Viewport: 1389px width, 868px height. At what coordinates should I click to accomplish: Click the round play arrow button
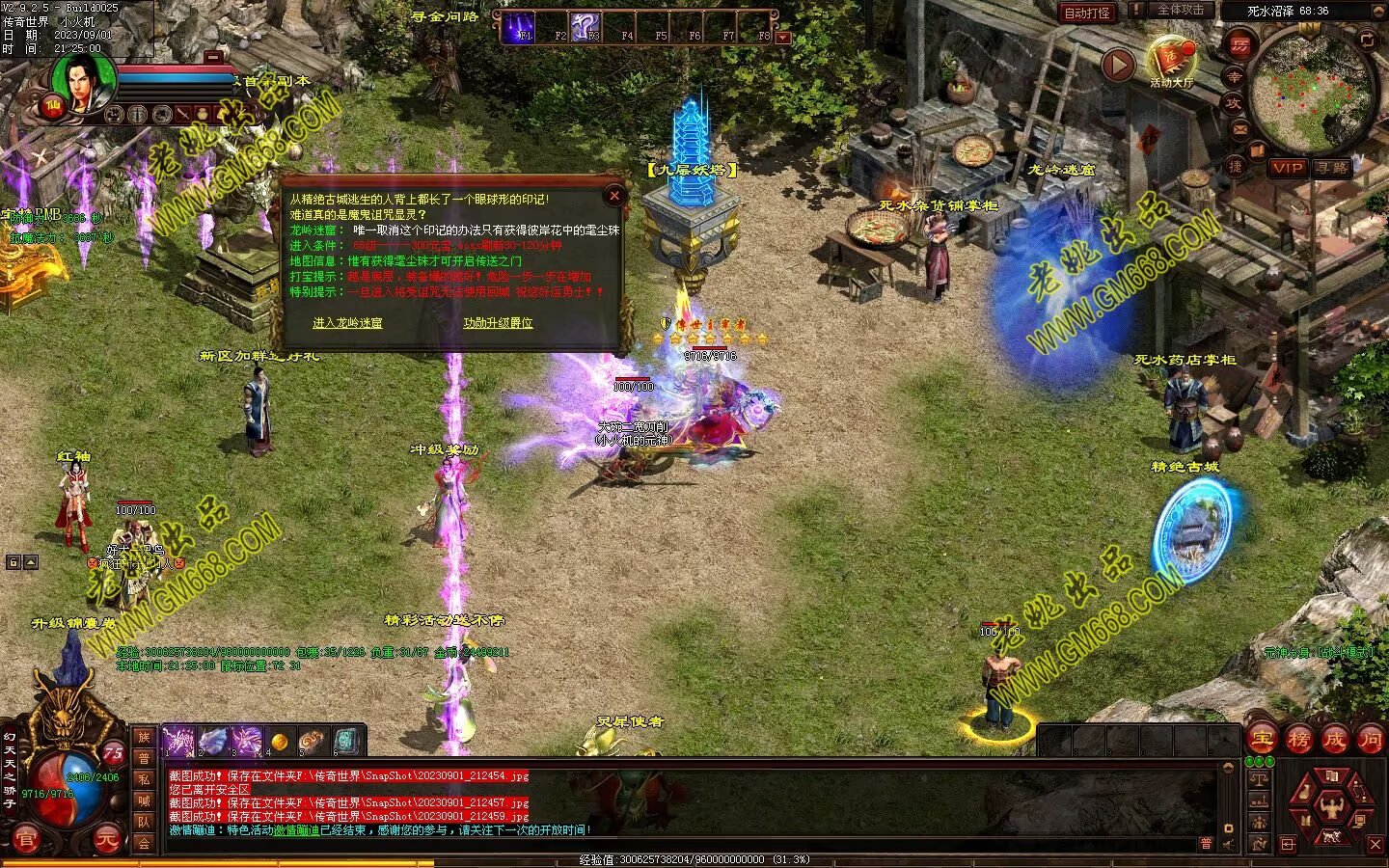coord(1117,66)
